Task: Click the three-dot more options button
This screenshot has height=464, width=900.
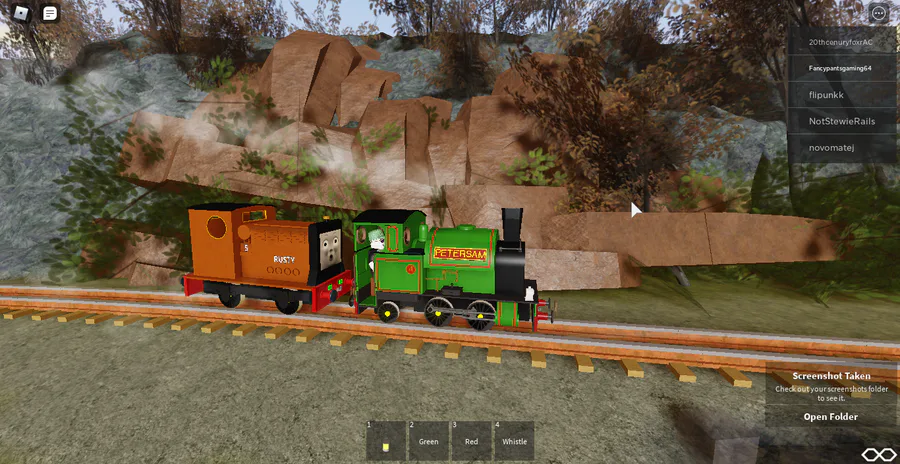Action: tap(878, 13)
